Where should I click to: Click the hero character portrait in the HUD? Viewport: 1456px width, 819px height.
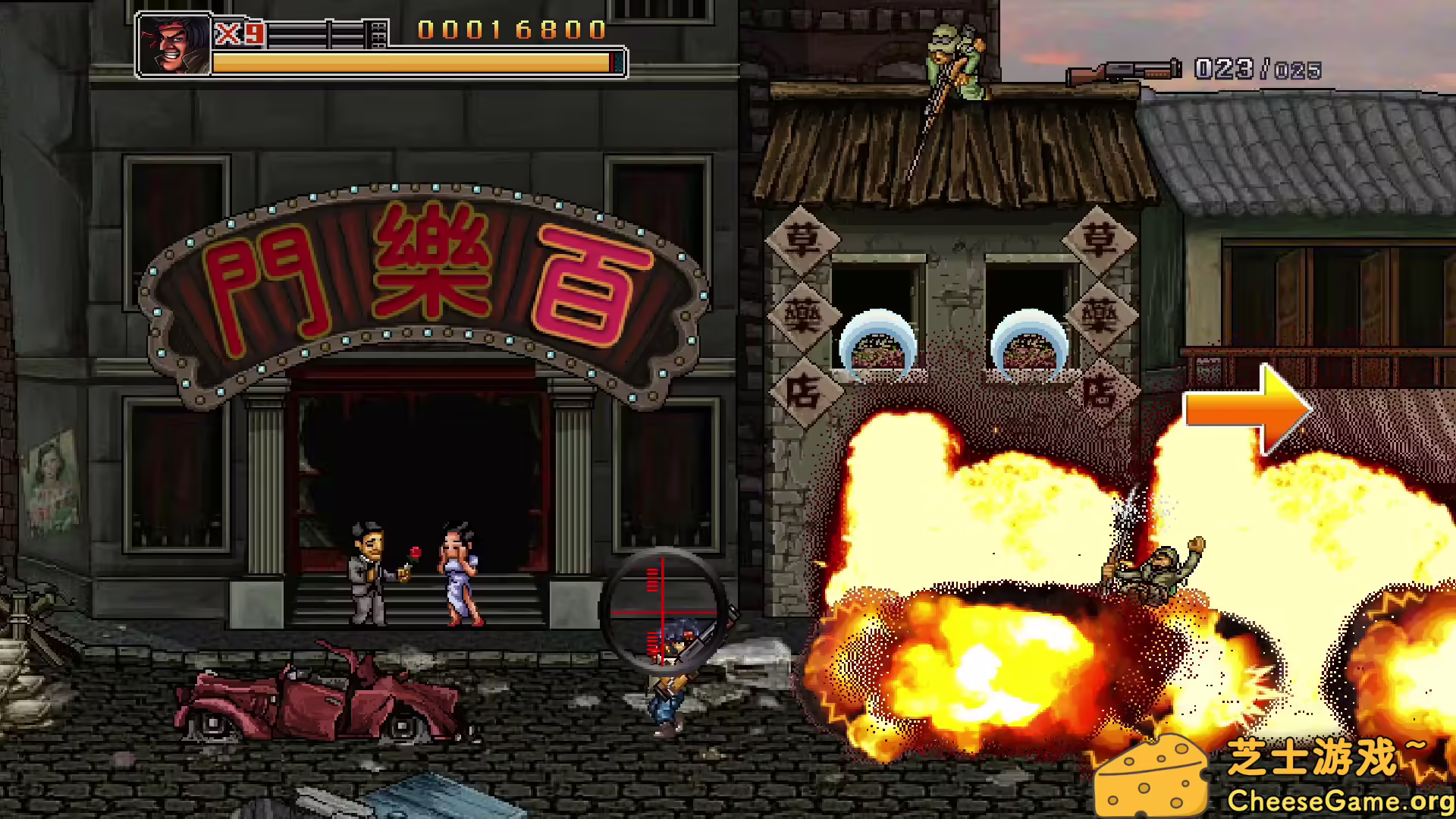[x=173, y=42]
